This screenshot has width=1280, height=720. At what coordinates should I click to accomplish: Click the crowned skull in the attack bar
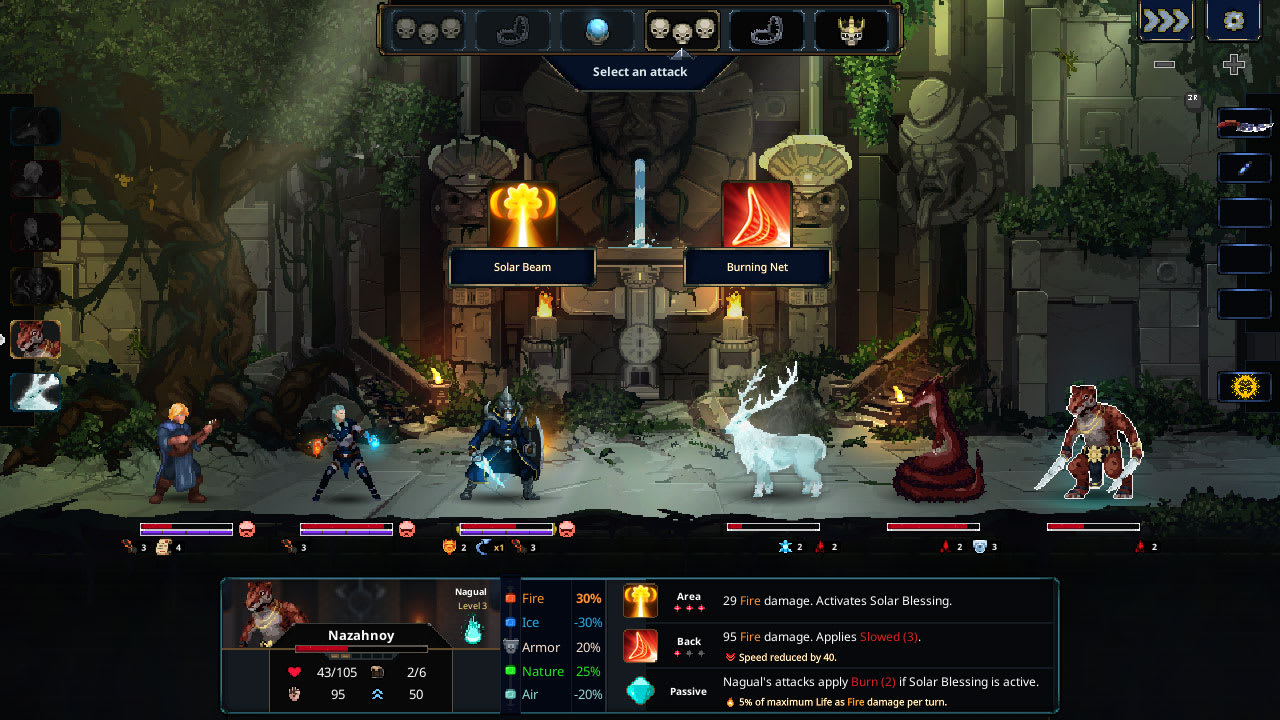(x=852, y=29)
